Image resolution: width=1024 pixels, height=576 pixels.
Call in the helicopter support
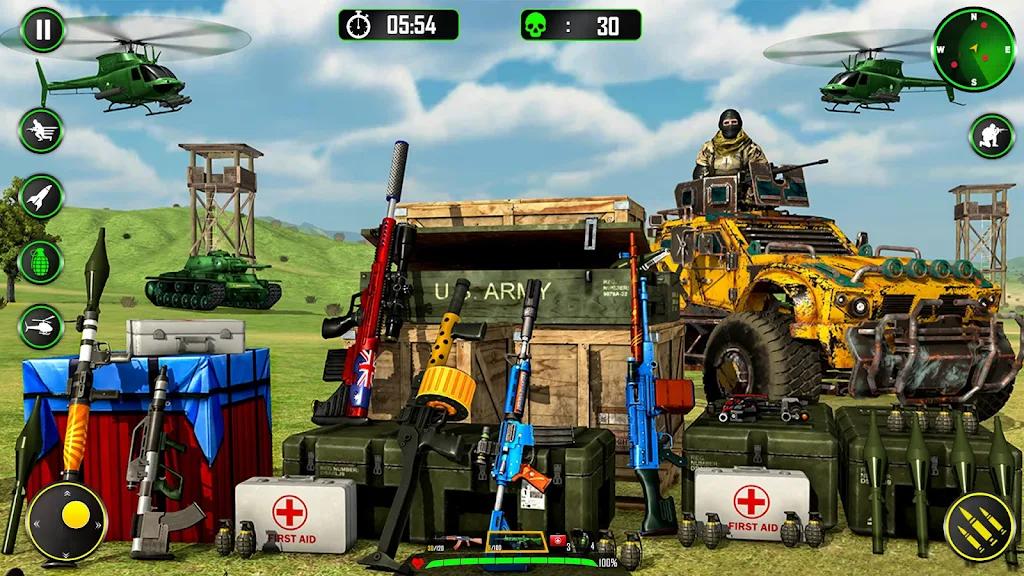(x=41, y=326)
